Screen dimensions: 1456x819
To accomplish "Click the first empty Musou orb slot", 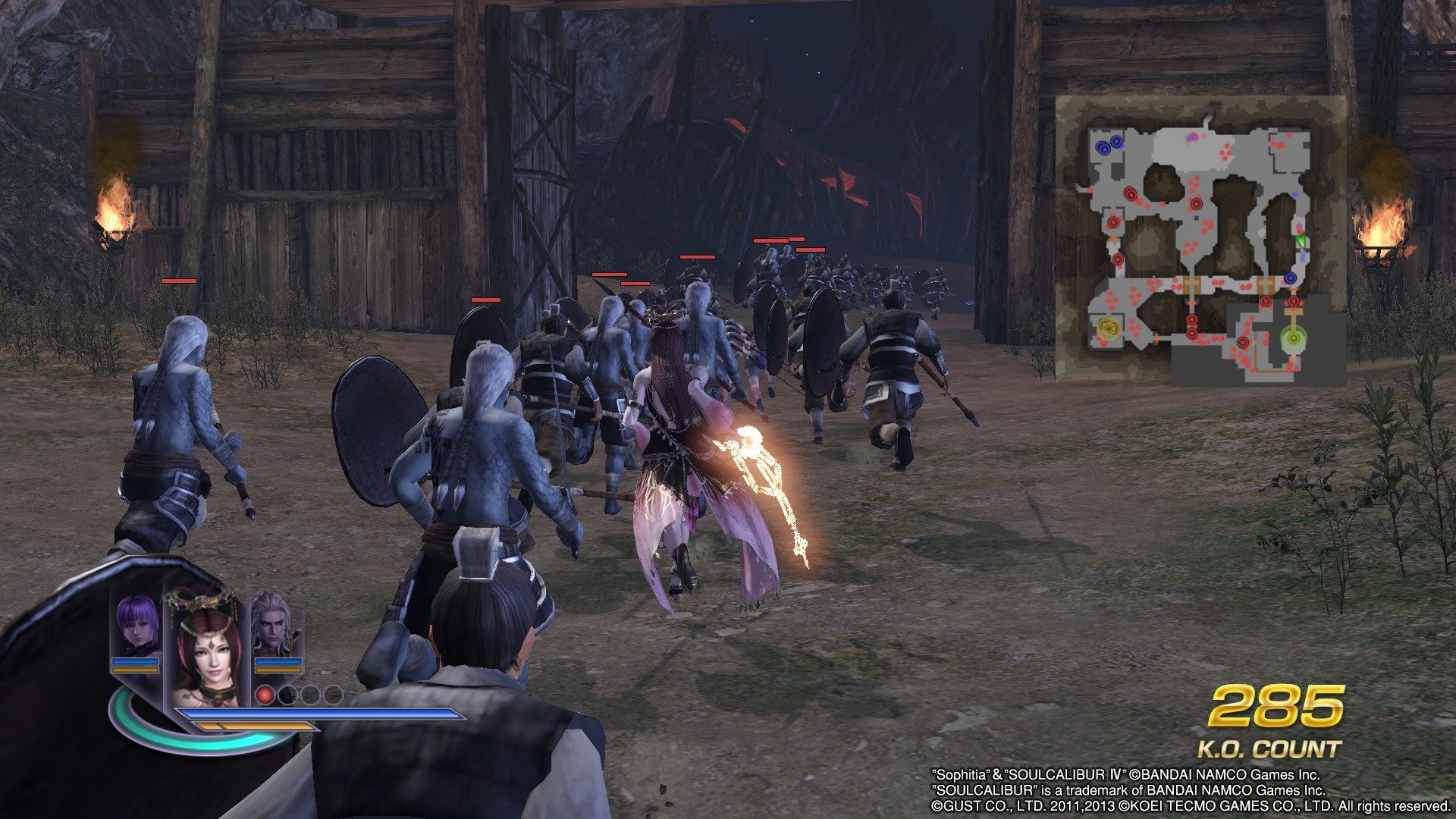I will click(286, 696).
